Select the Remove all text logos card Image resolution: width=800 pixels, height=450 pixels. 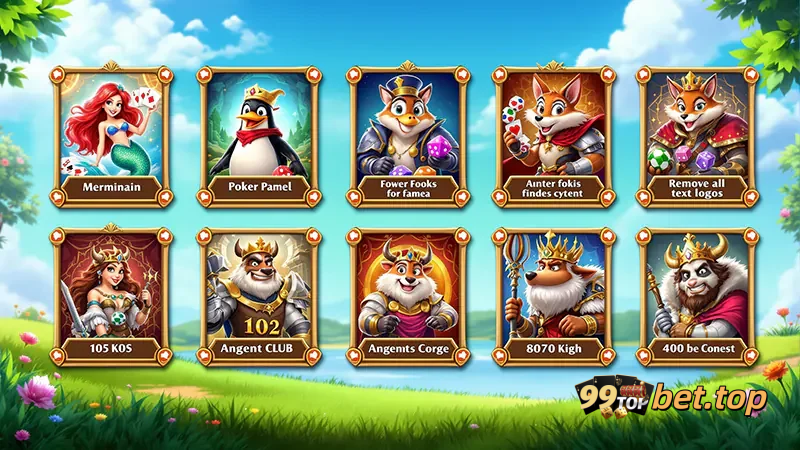click(x=698, y=135)
